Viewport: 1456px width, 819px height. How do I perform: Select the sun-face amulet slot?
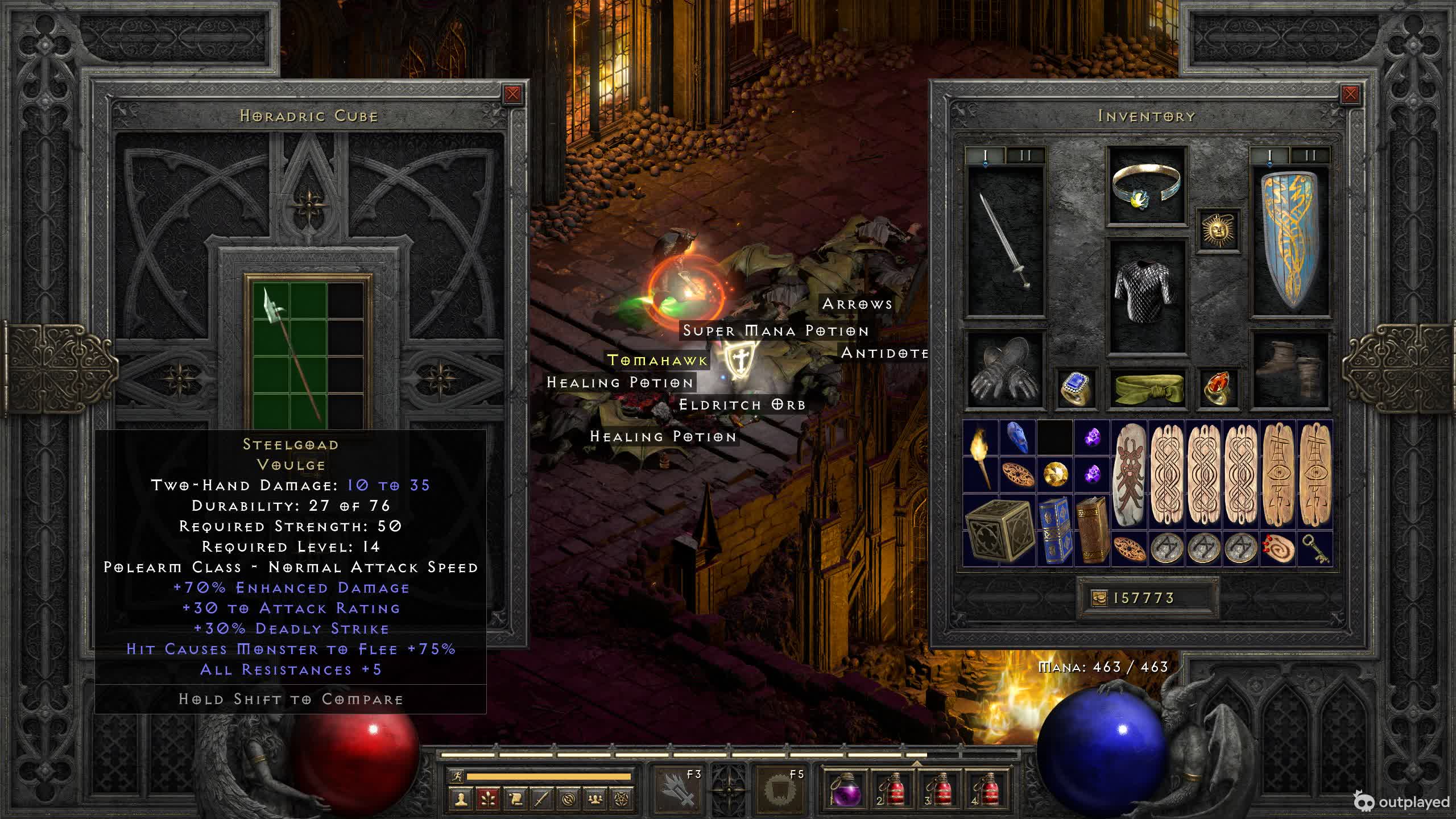coord(1218,230)
